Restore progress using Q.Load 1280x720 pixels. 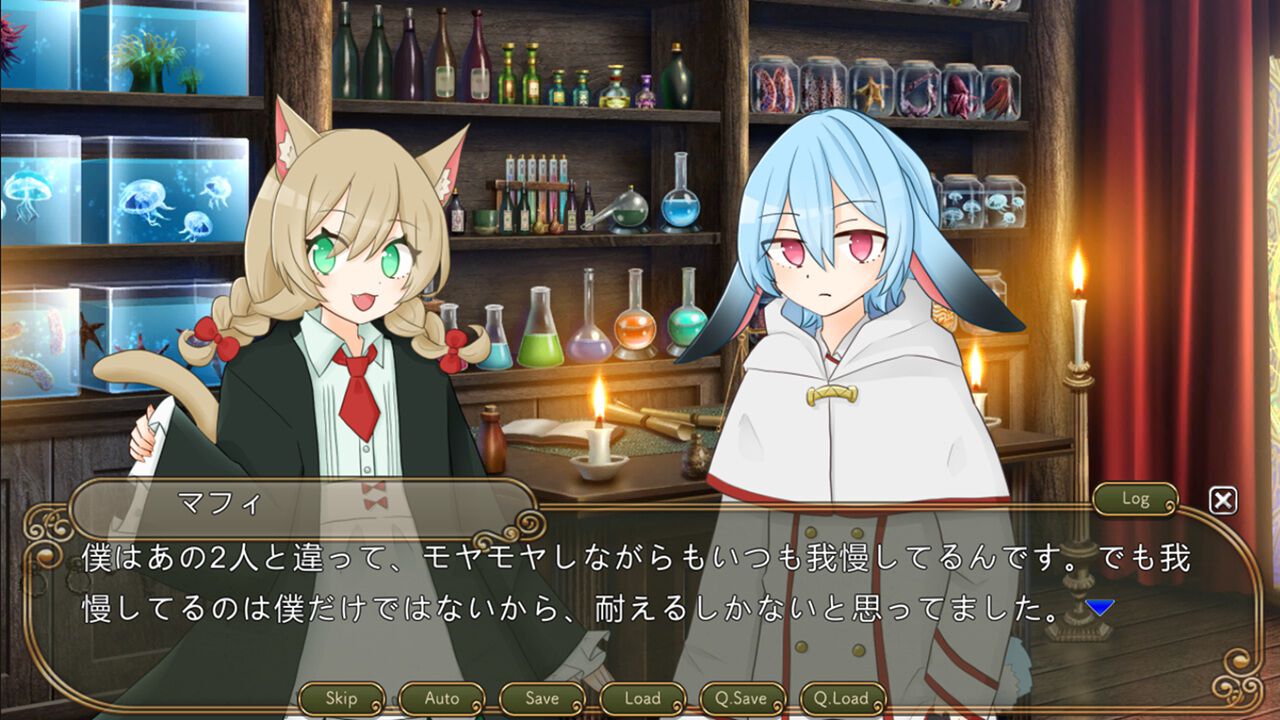tap(843, 698)
